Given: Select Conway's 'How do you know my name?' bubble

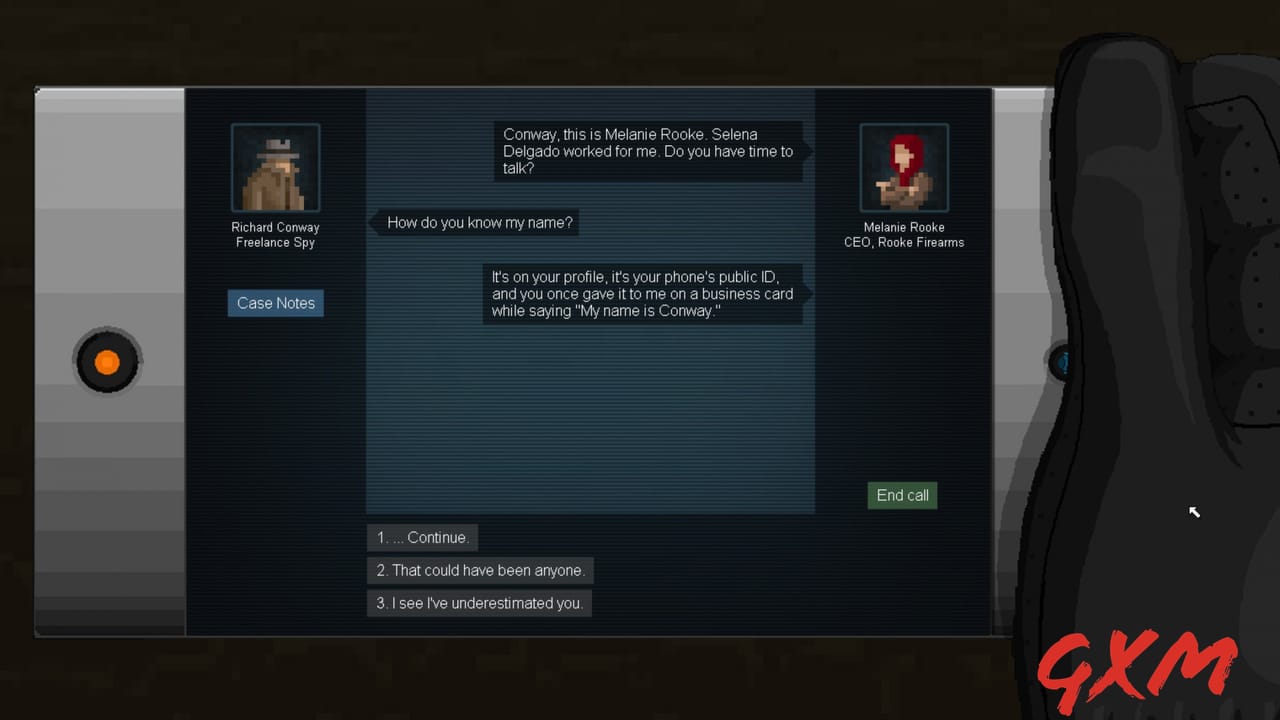Looking at the screenshot, I should pos(478,222).
